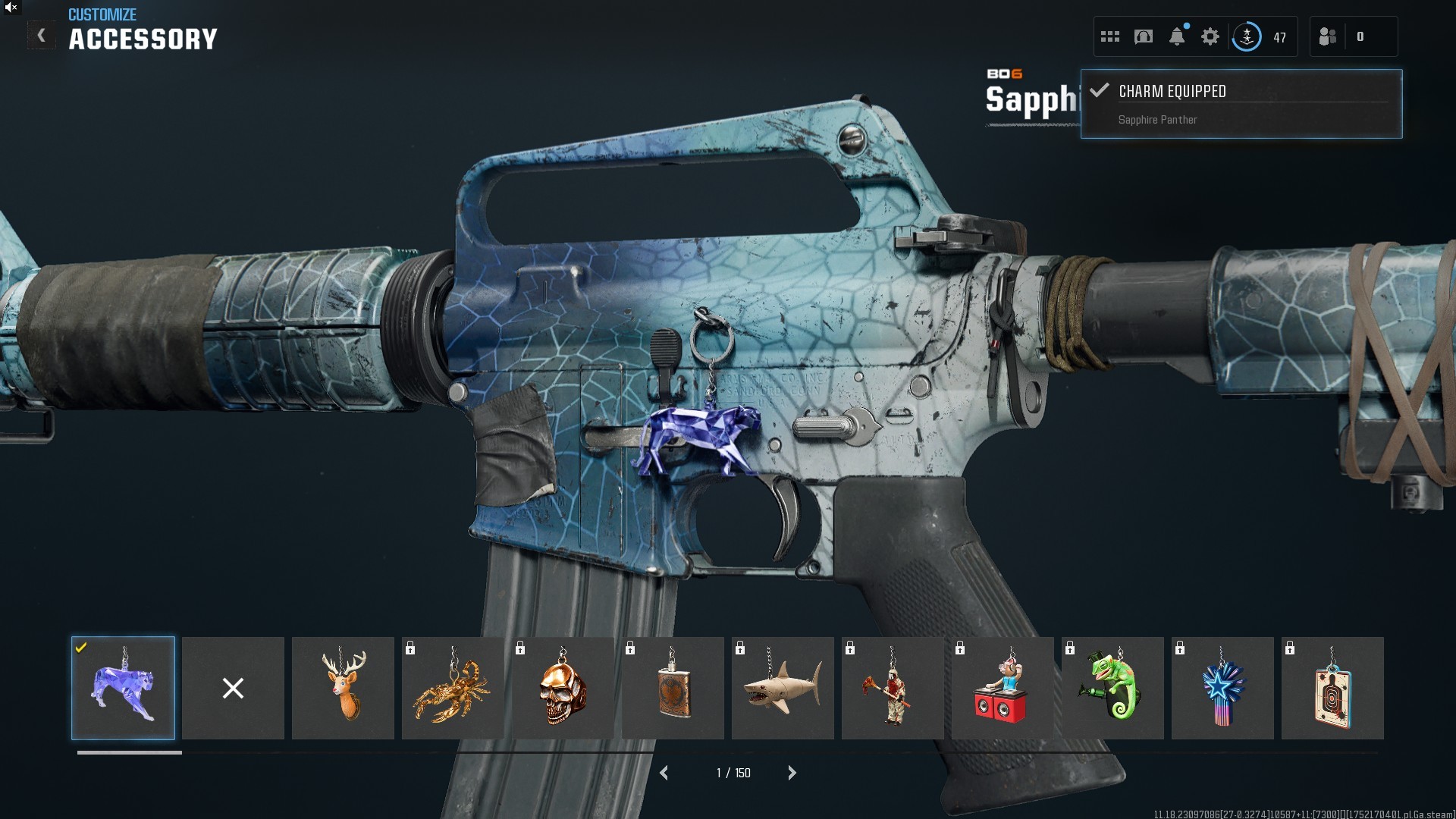This screenshot has width=1456, height=819.
Task: Go to the next charm page
Action: pos(792,773)
